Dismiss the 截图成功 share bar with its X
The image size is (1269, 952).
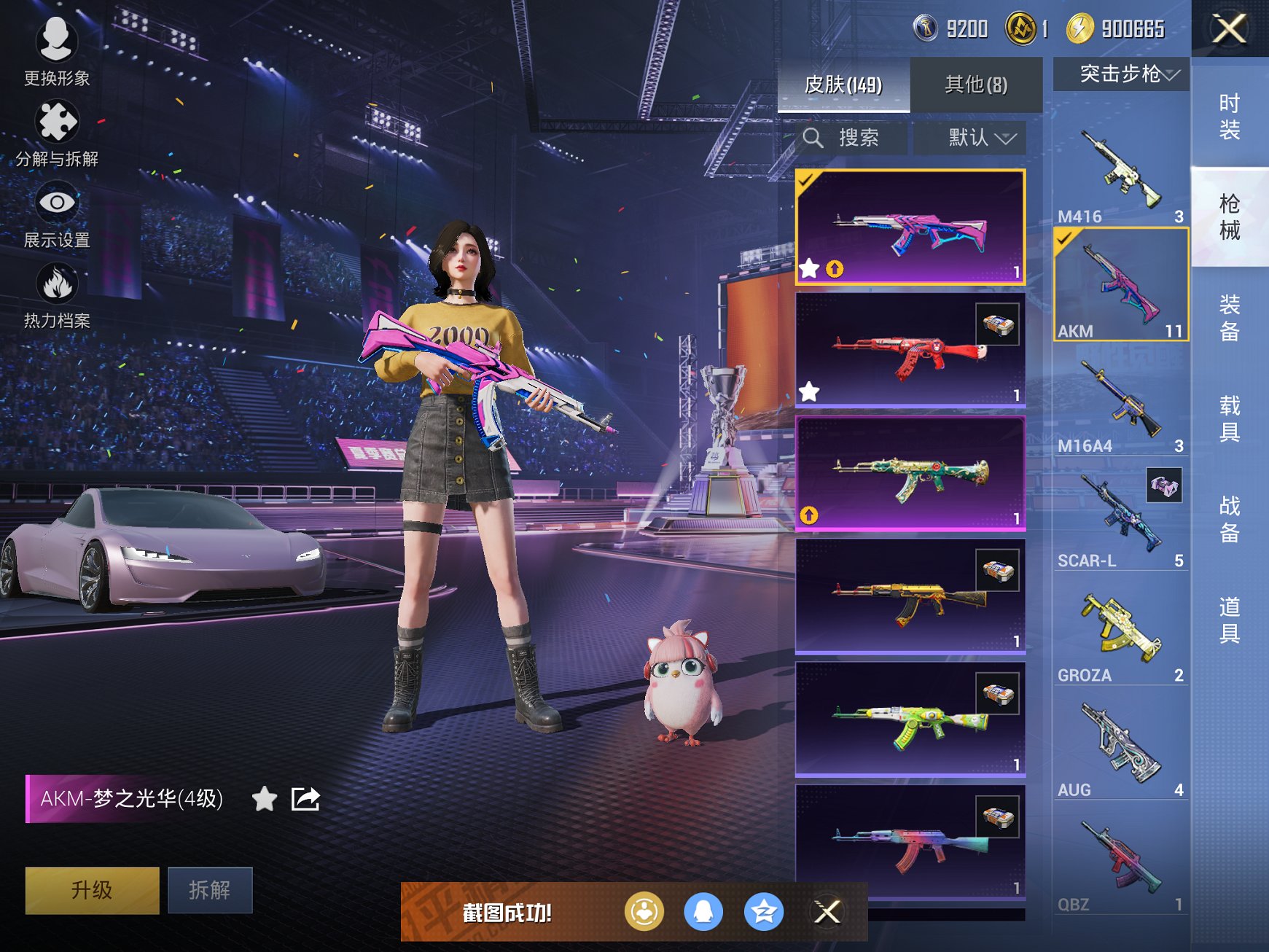[827, 910]
